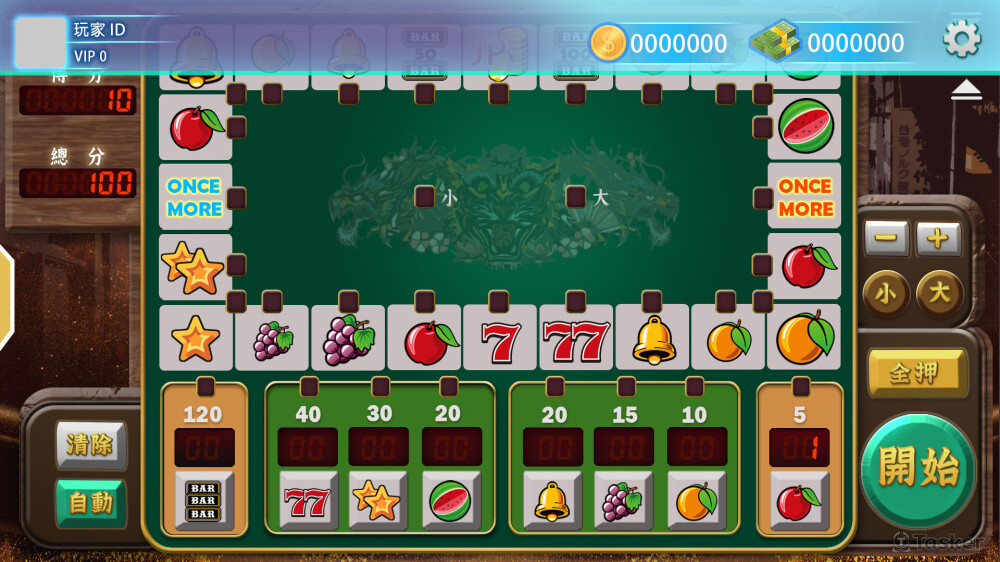Viewport: 1000px width, 562px height.
Task: Place a bet on the BAR symbol
Action: (x=204, y=500)
